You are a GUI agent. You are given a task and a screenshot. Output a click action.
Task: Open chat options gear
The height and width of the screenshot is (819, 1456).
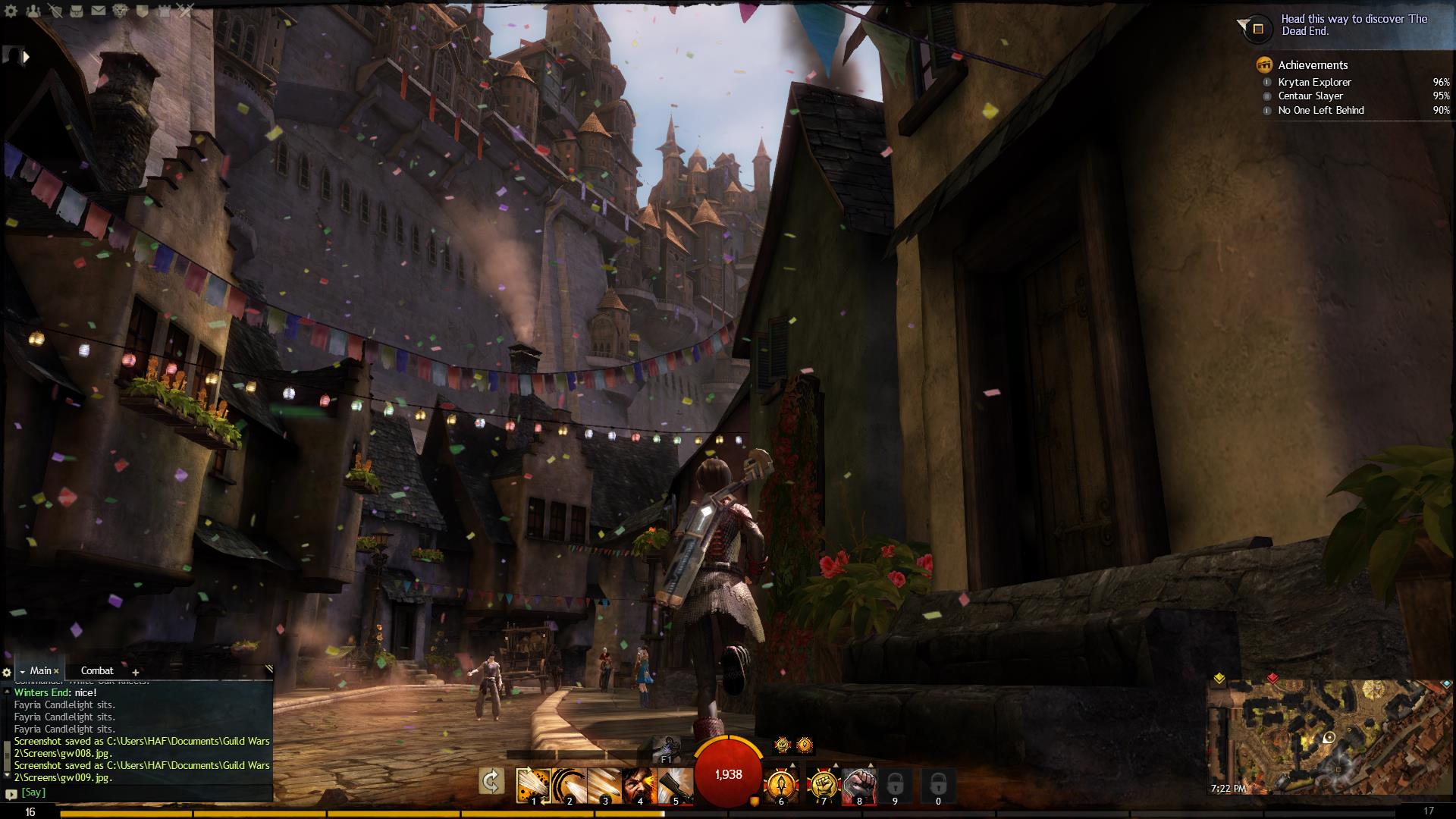coord(7,672)
